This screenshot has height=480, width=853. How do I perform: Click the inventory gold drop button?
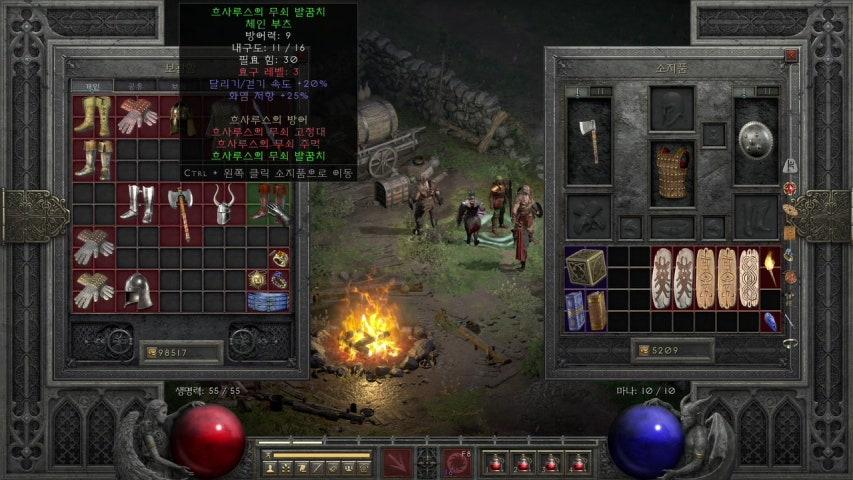pyautogui.click(x=642, y=351)
